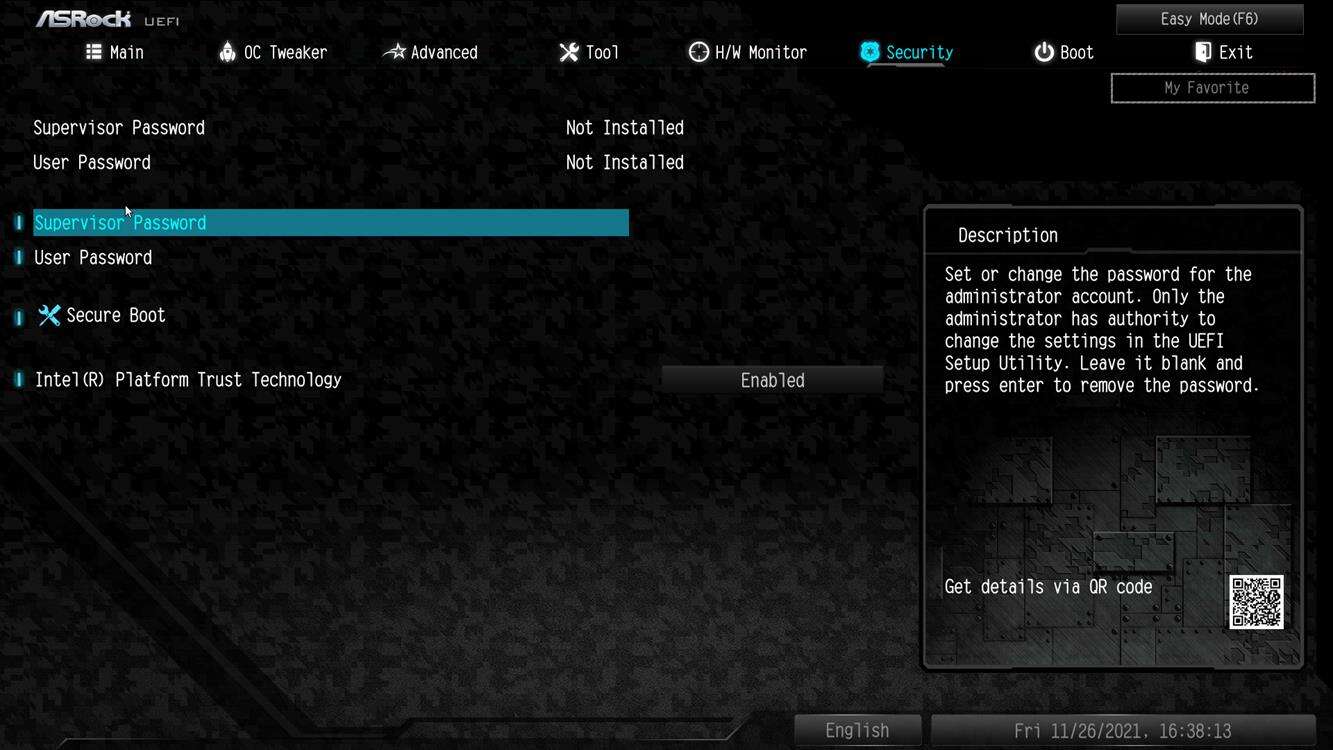Click the Main menu grid icon
The width and height of the screenshot is (1333, 750).
point(92,51)
